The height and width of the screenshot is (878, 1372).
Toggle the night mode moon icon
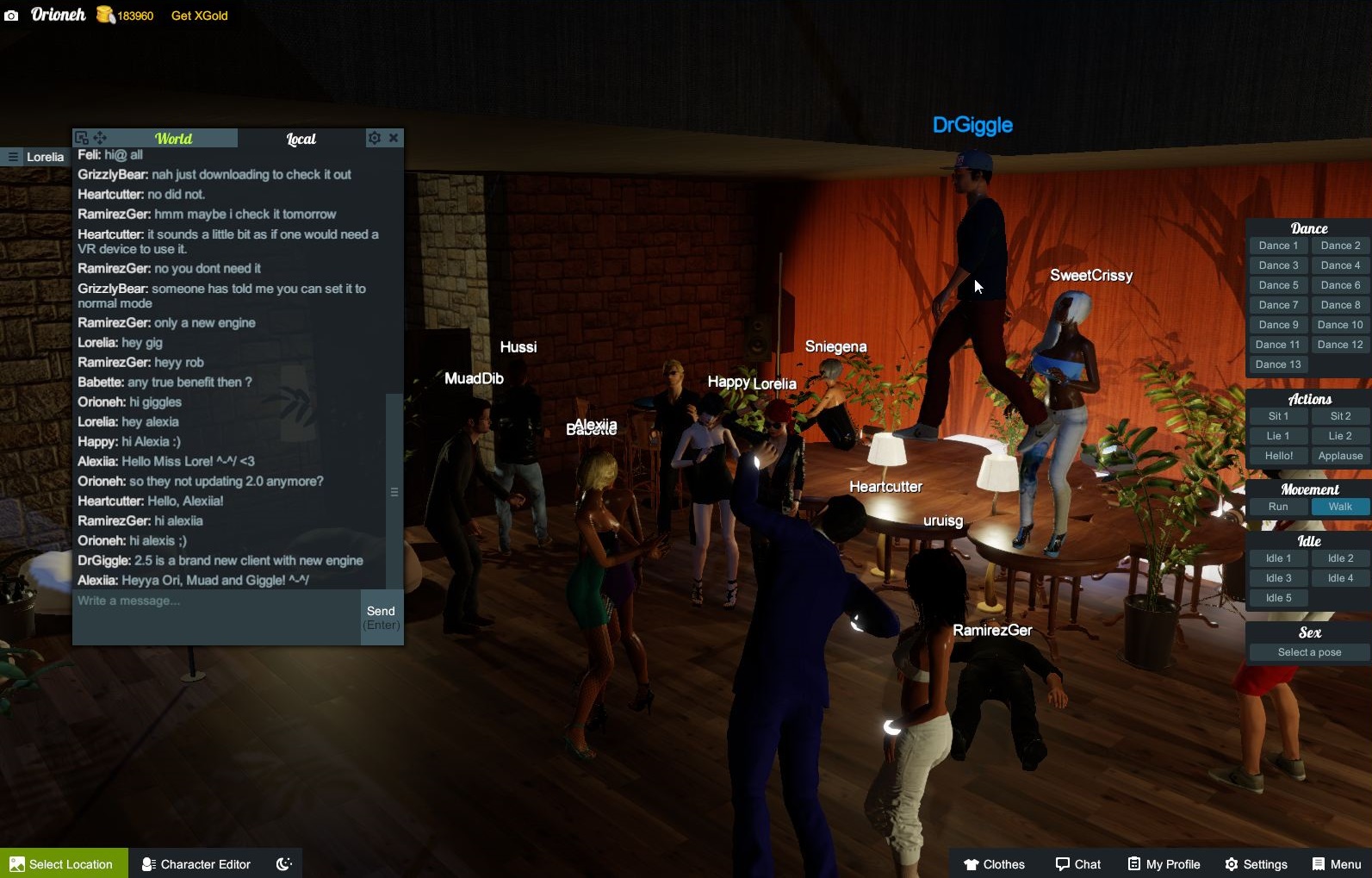coord(283,863)
